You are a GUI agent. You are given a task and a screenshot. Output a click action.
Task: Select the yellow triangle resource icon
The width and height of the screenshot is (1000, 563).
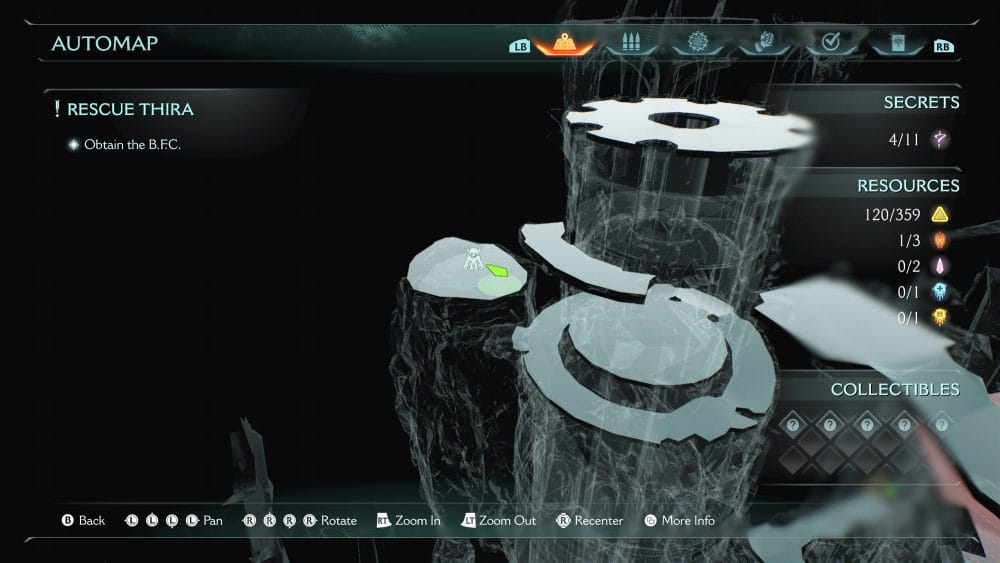tap(940, 214)
